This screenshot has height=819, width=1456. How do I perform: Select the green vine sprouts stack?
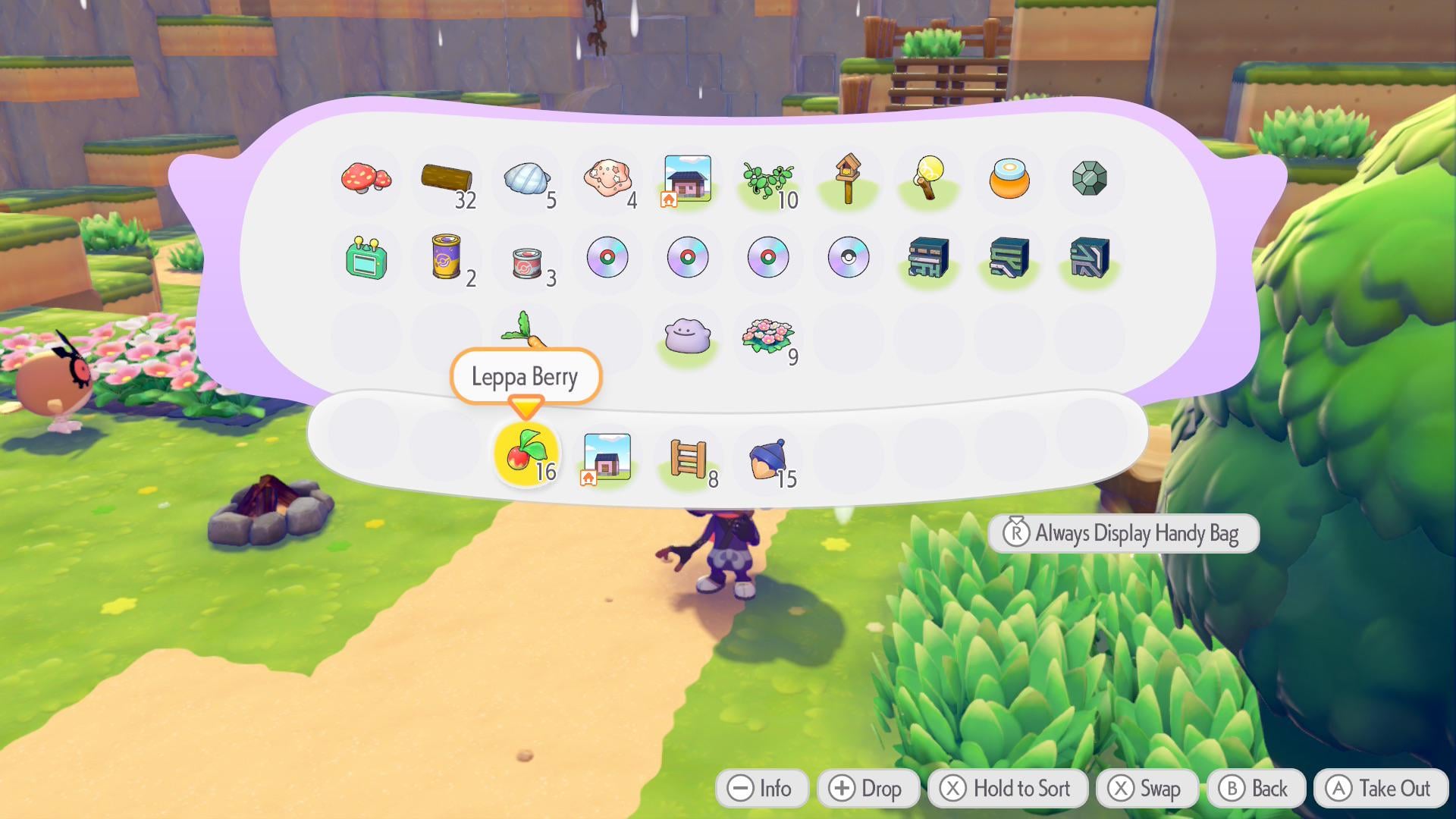pyautogui.click(x=767, y=180)
